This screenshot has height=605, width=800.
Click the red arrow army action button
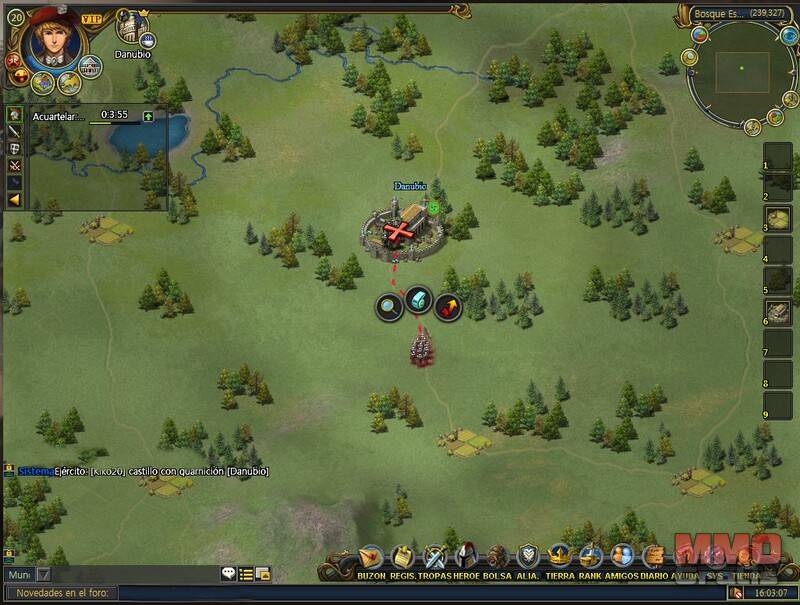click(x=448, y=305)
